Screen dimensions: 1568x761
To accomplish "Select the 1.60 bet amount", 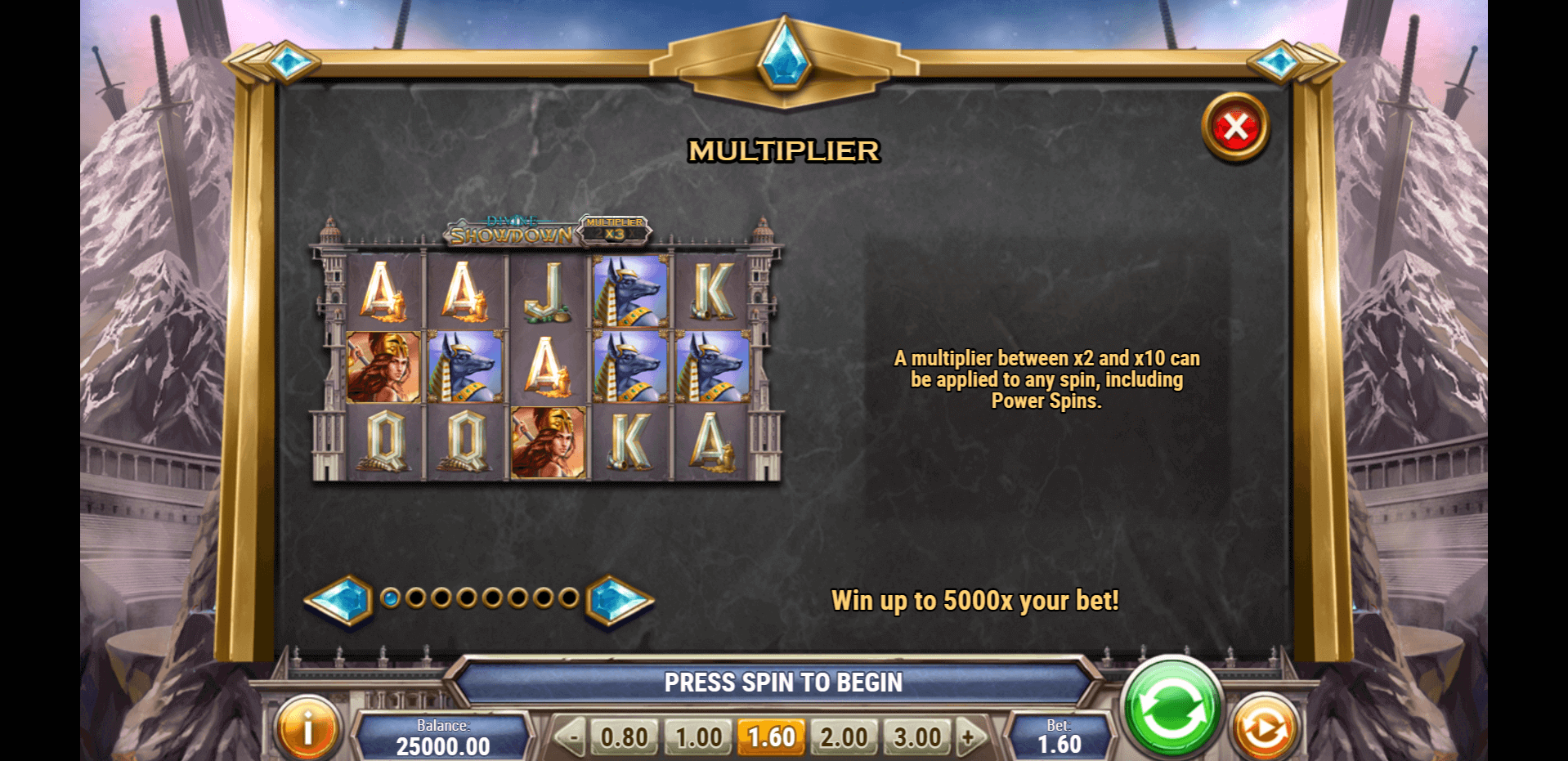I will pyautogui.click(x=771, y=737).
